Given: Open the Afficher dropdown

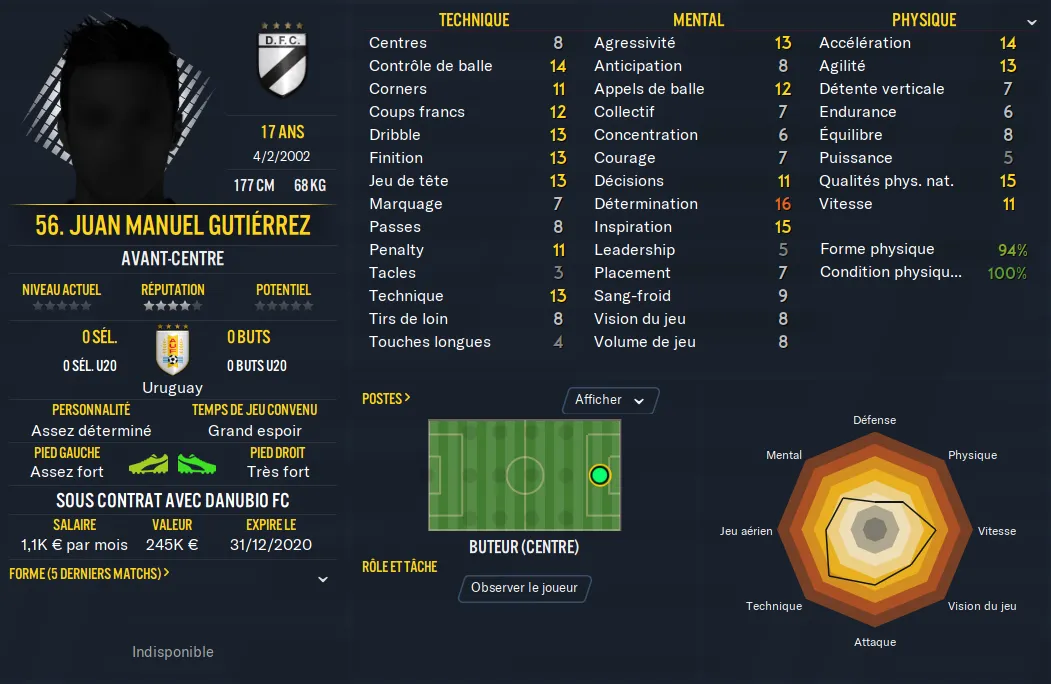Looking at the screenshot, I should [x=610, y=400].
